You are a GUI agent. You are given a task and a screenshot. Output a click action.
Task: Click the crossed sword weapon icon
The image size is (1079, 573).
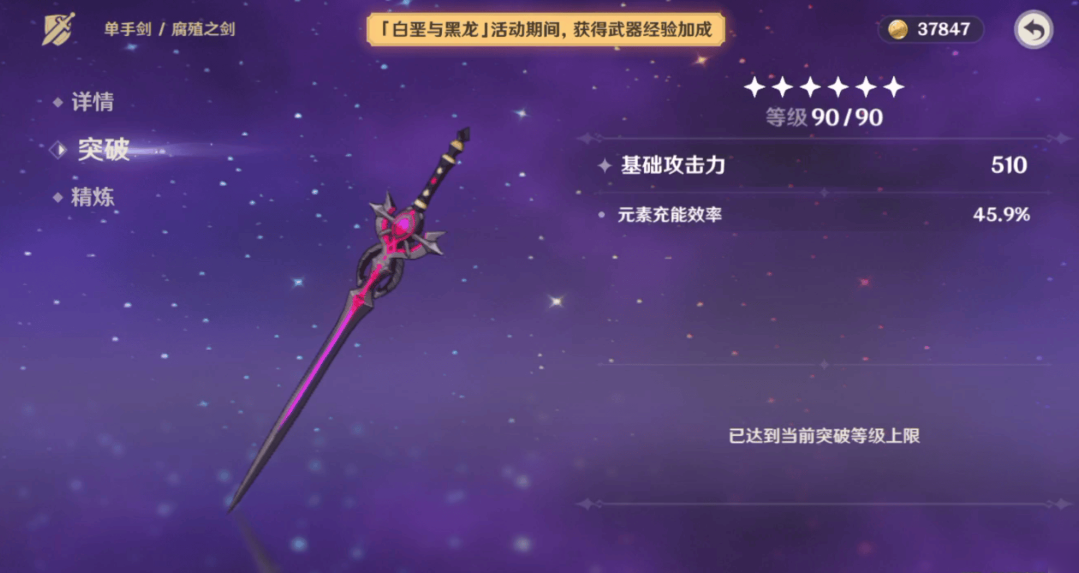[x=58, y=28]
